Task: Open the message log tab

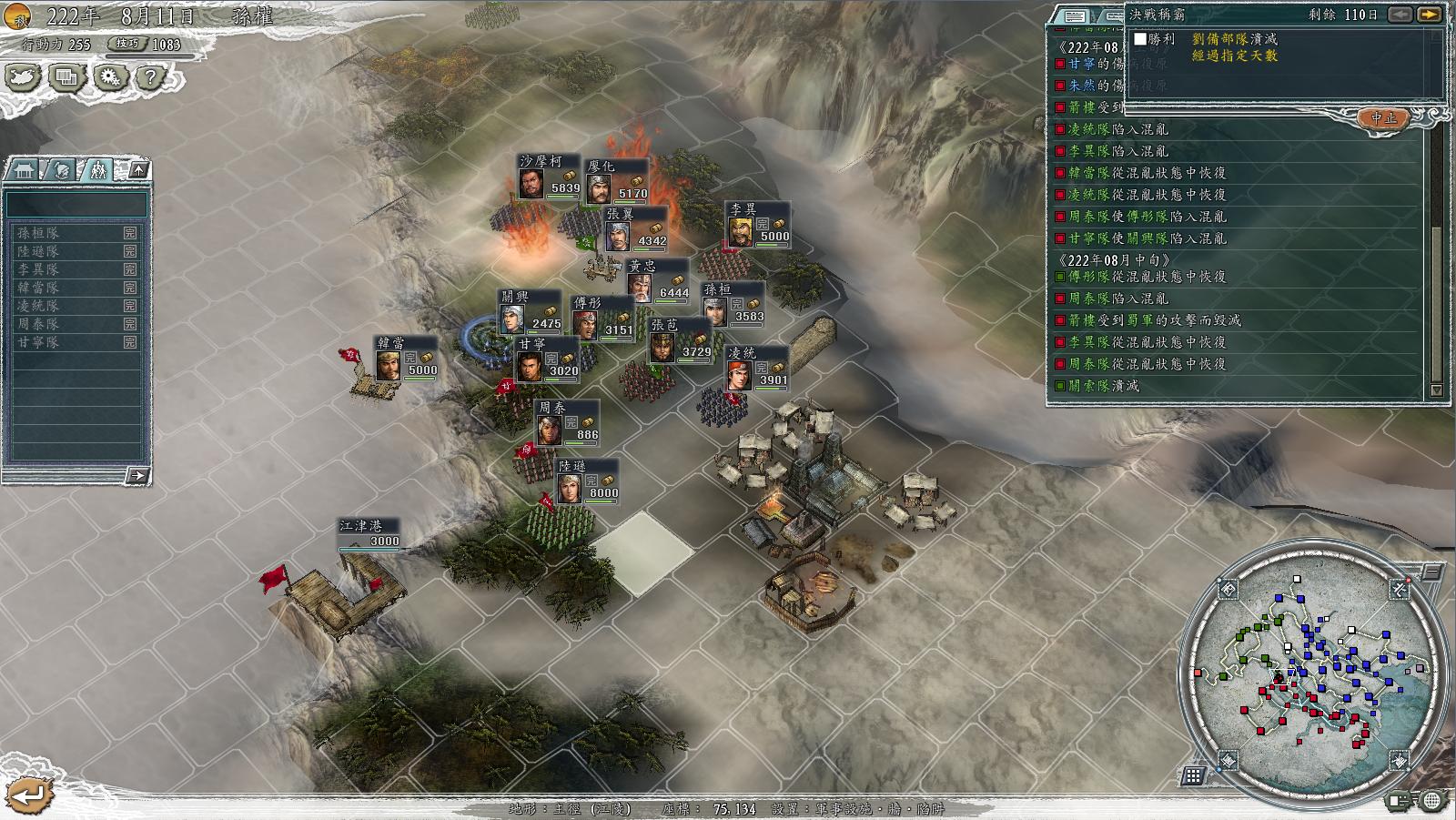Action: [1075, 16]
